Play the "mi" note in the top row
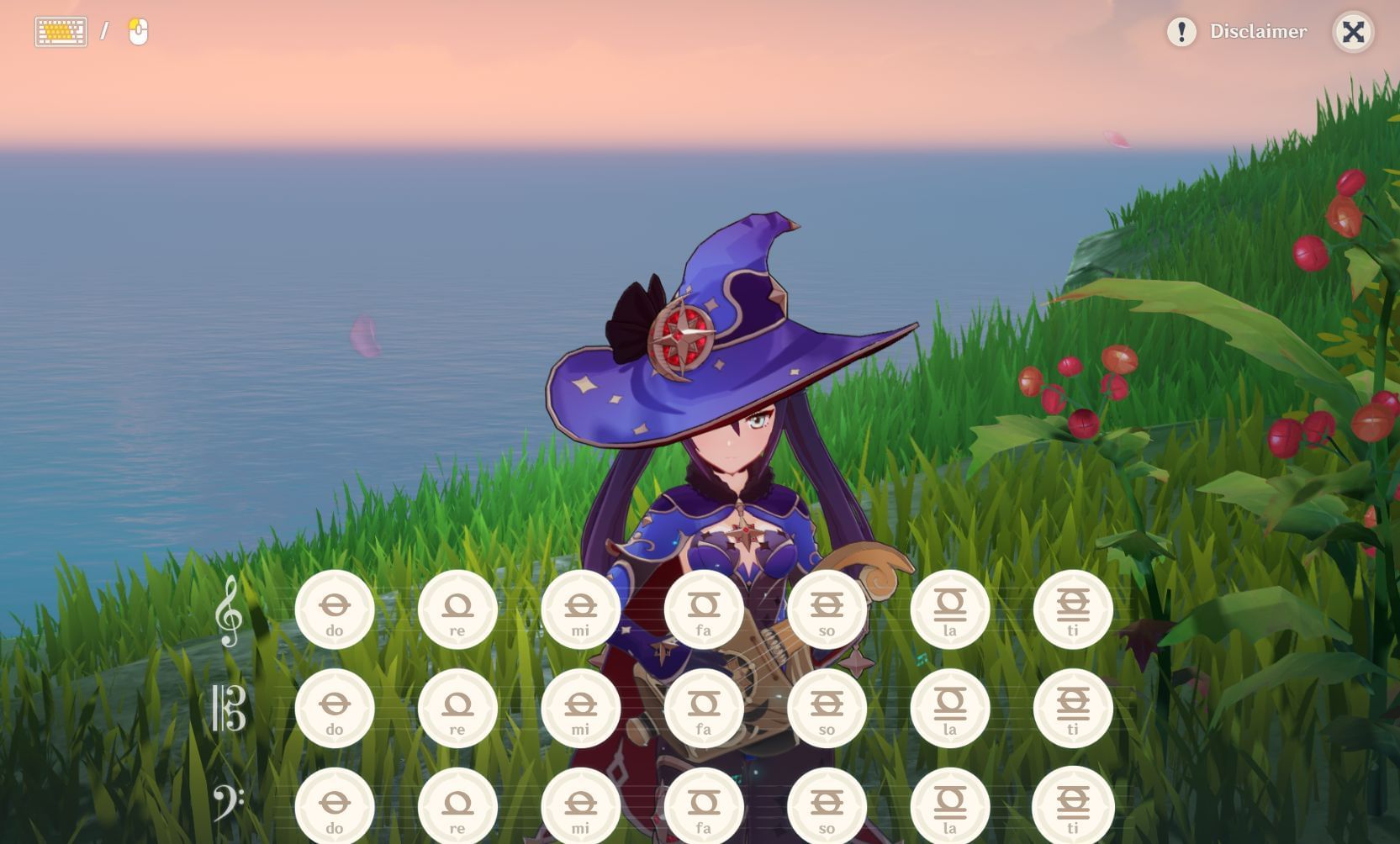The height and width of the screenshot is (844, 1400). click(x=581, y=607)
